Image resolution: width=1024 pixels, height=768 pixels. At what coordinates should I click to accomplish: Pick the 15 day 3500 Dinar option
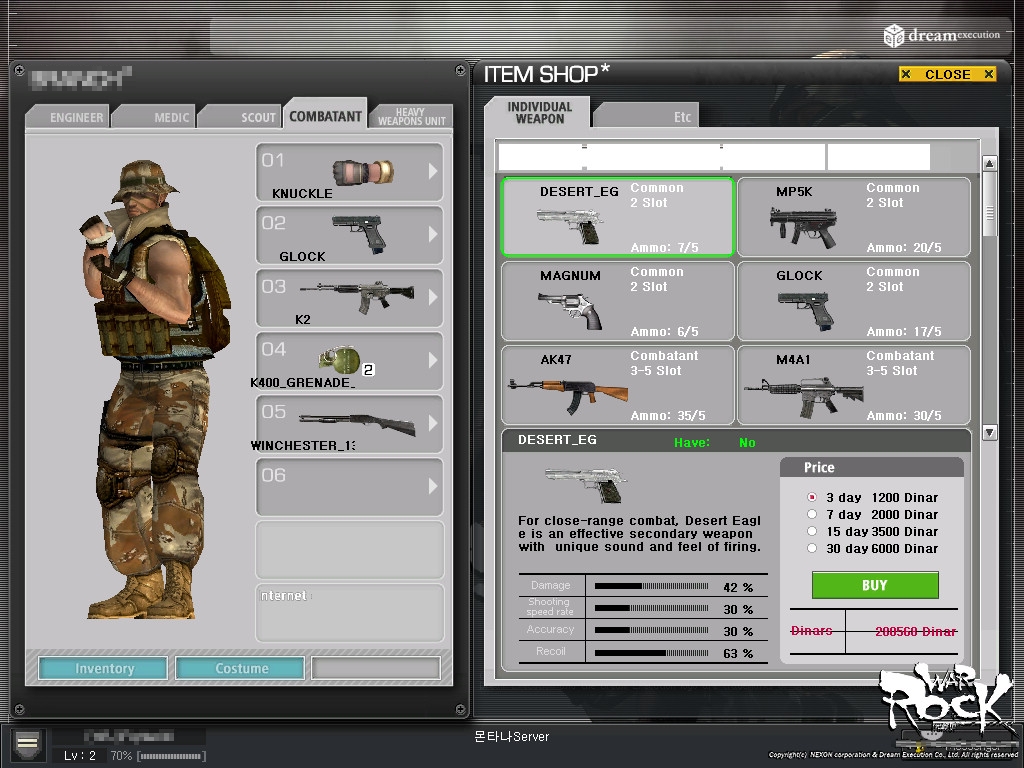(812, 531)
